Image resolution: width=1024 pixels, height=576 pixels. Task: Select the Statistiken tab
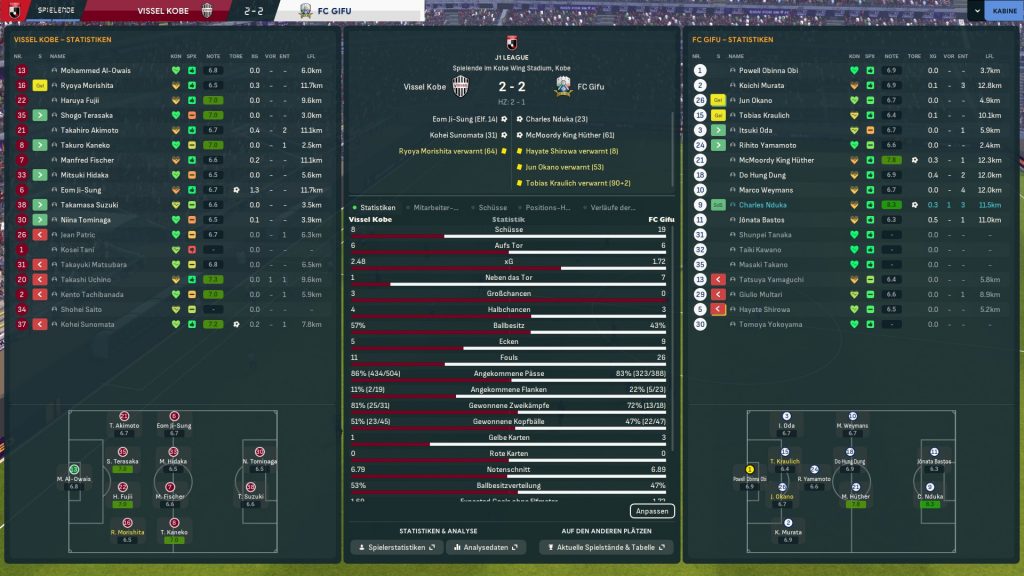376,207
